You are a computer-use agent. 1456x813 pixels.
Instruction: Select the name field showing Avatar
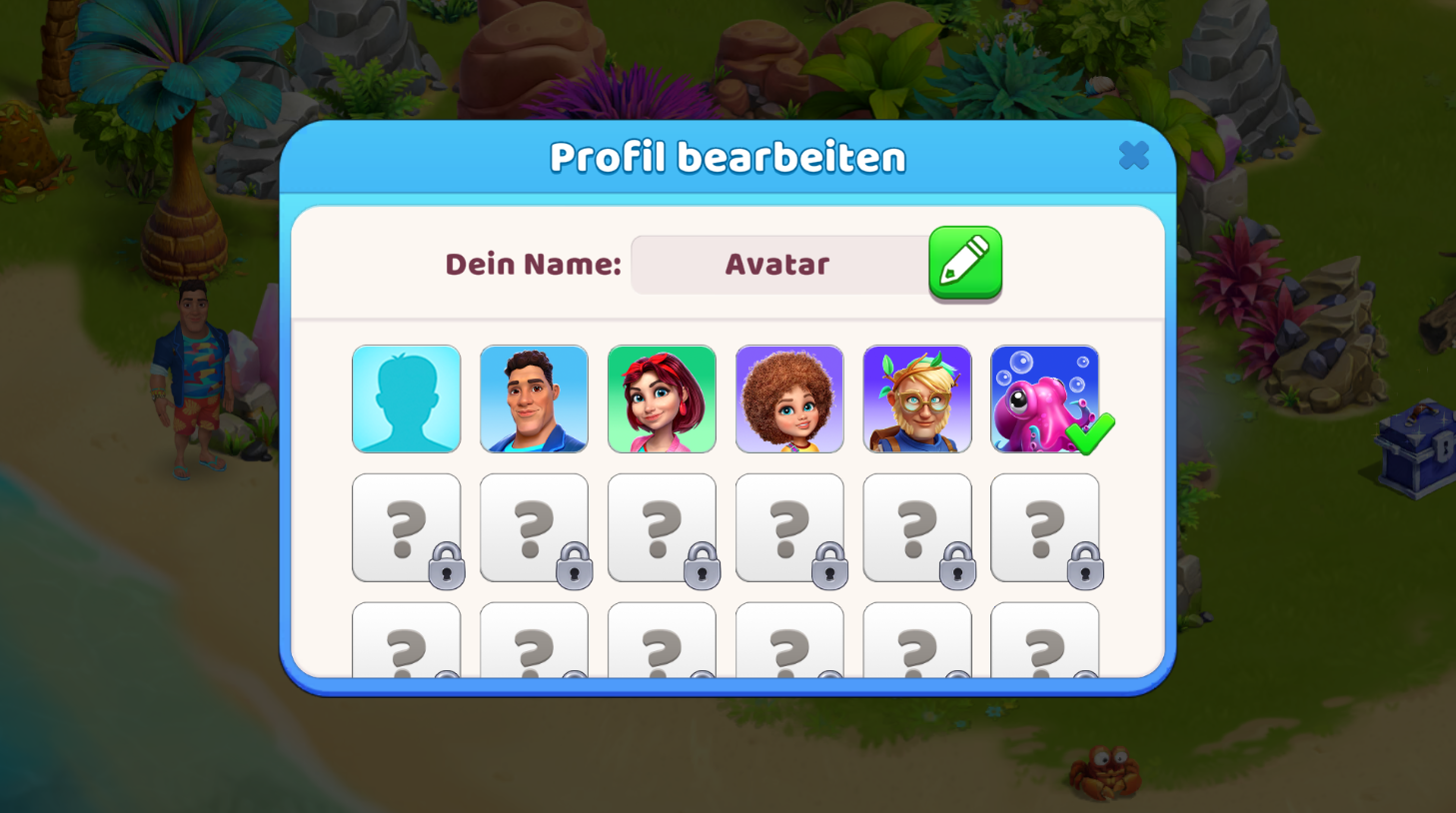click(x=778, y=265)
